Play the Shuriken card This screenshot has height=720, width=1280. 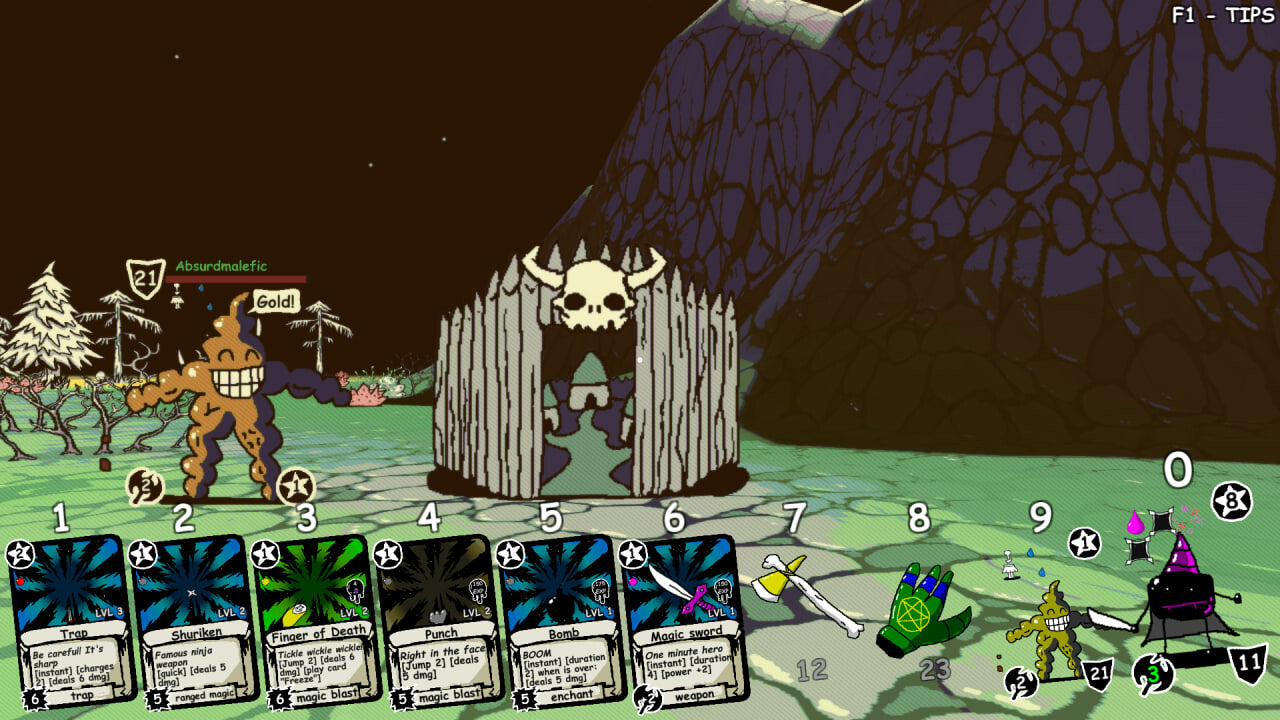click(194, 620)
